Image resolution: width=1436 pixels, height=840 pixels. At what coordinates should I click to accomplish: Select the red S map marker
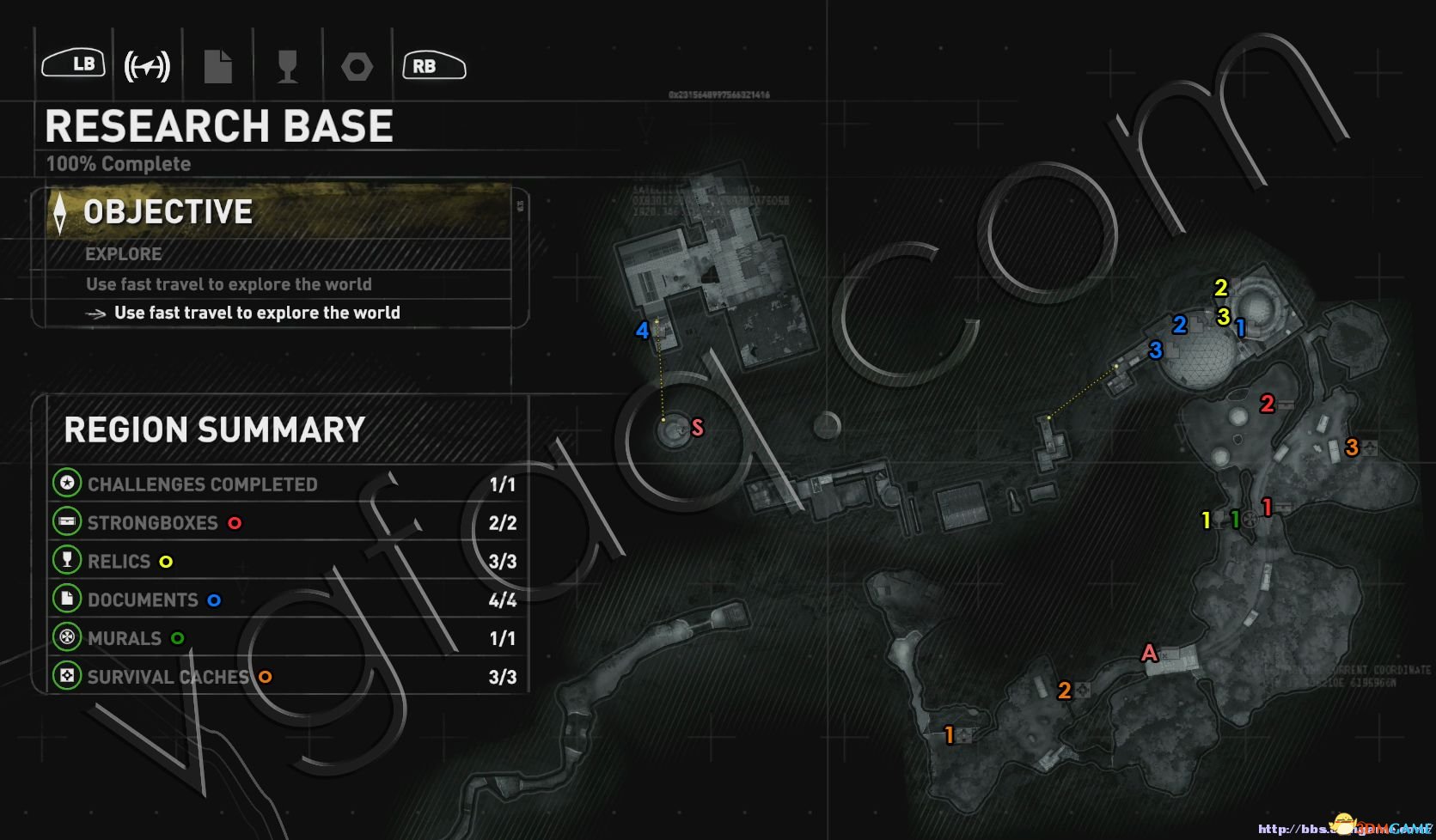(697, 427)
